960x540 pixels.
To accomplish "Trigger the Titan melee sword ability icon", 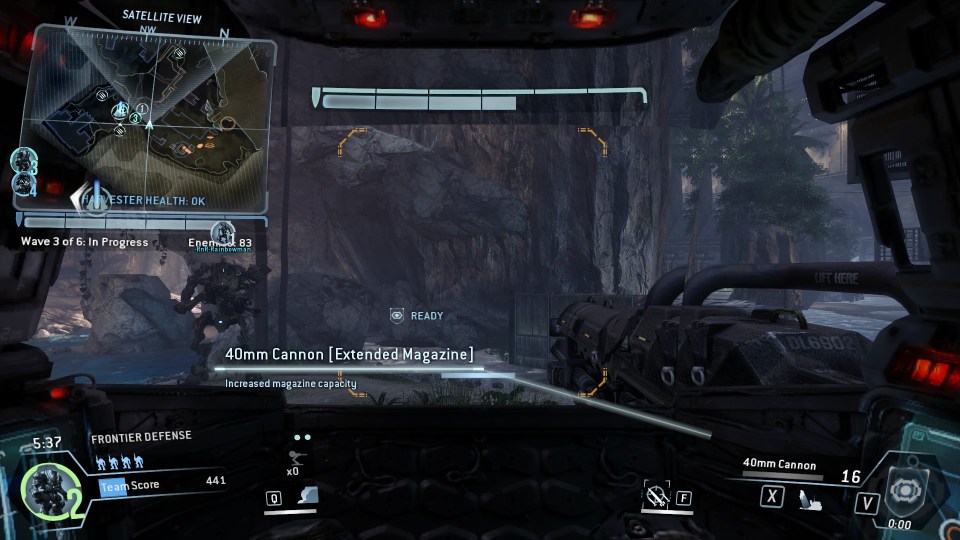I will click(657, 494).
